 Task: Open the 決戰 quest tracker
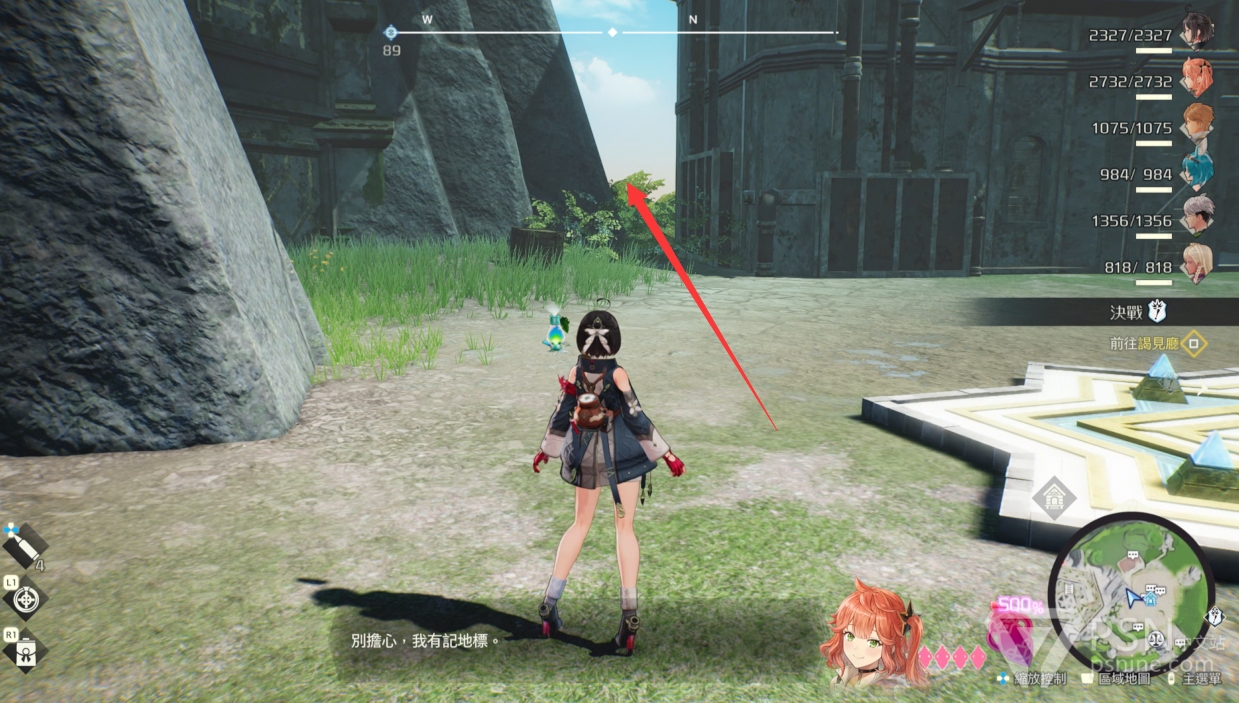tap(1124, 312)
